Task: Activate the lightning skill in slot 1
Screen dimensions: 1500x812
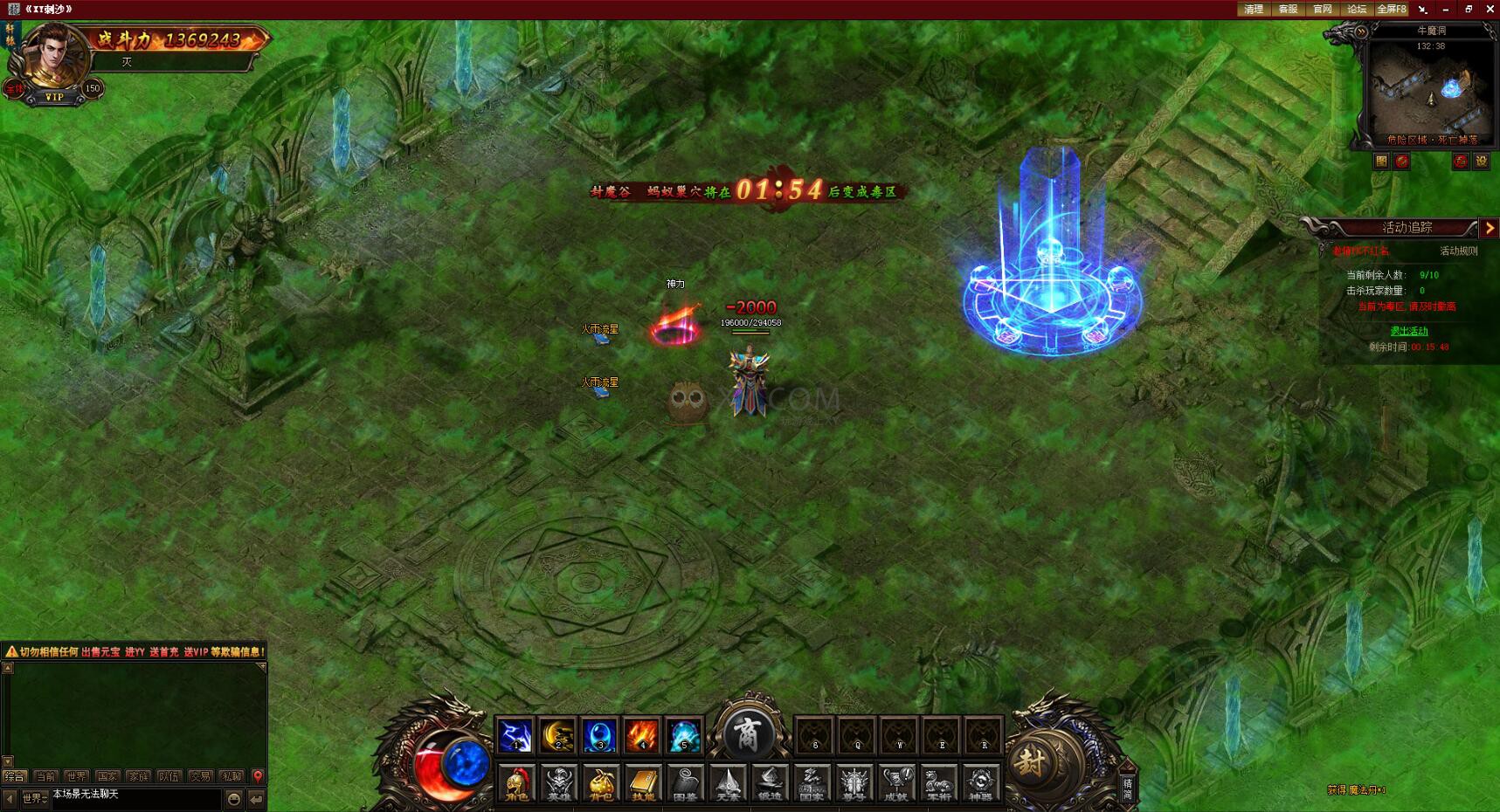Action: click(515, 735)
